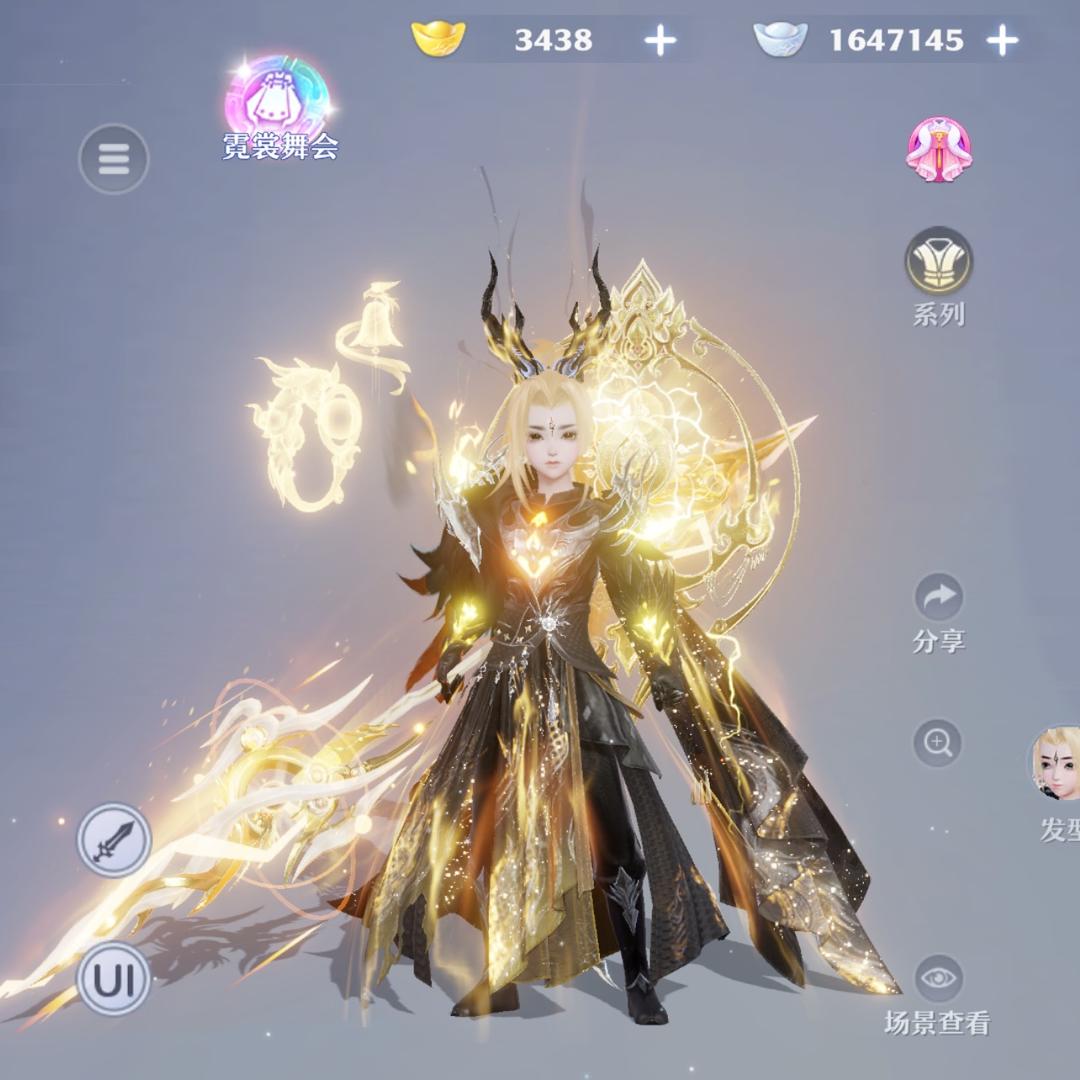Add more gold ingots with plus button
The image size is (1080, 1080).
pos(659,40)
